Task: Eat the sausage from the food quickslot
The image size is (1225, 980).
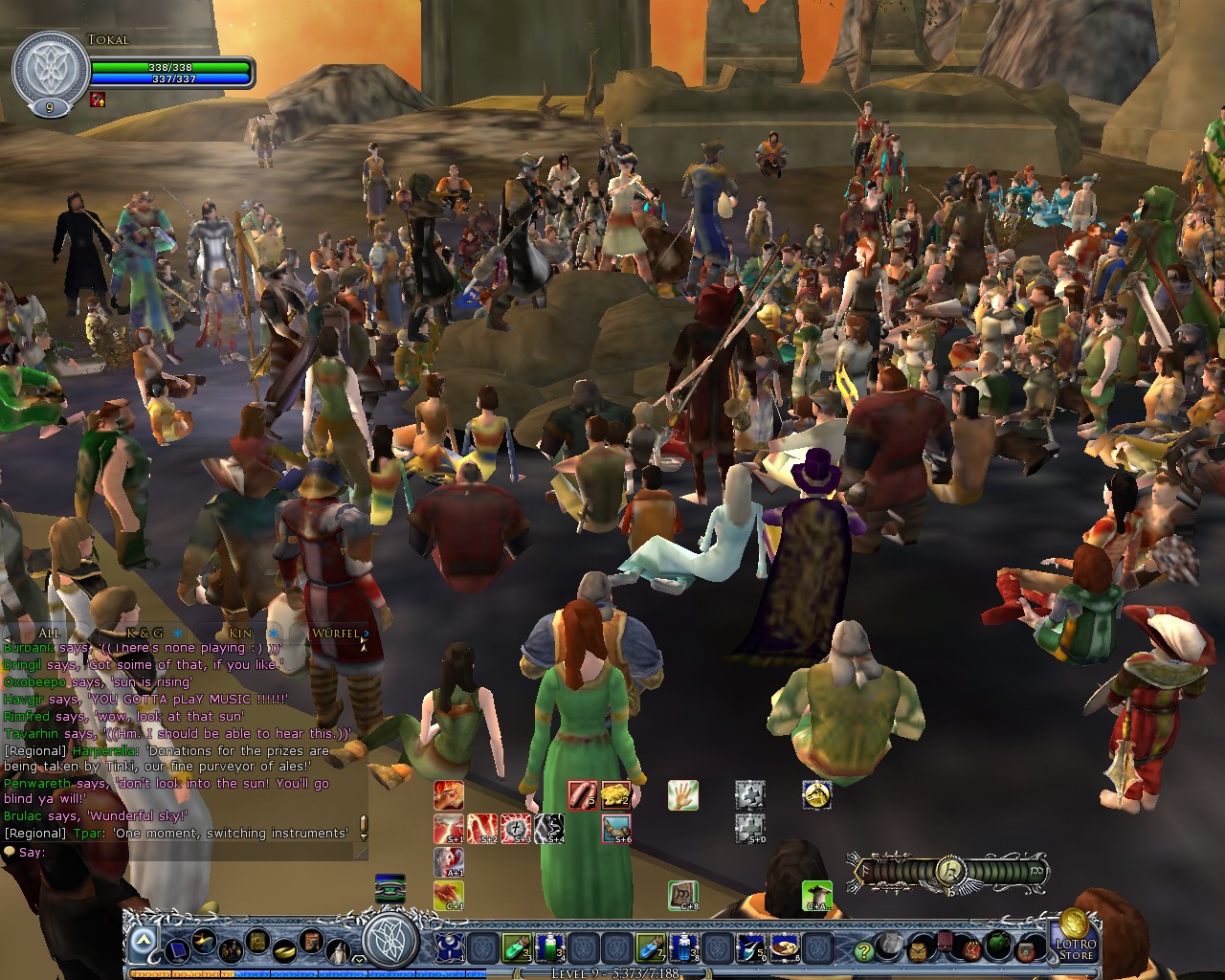Action: pos(583,793)
